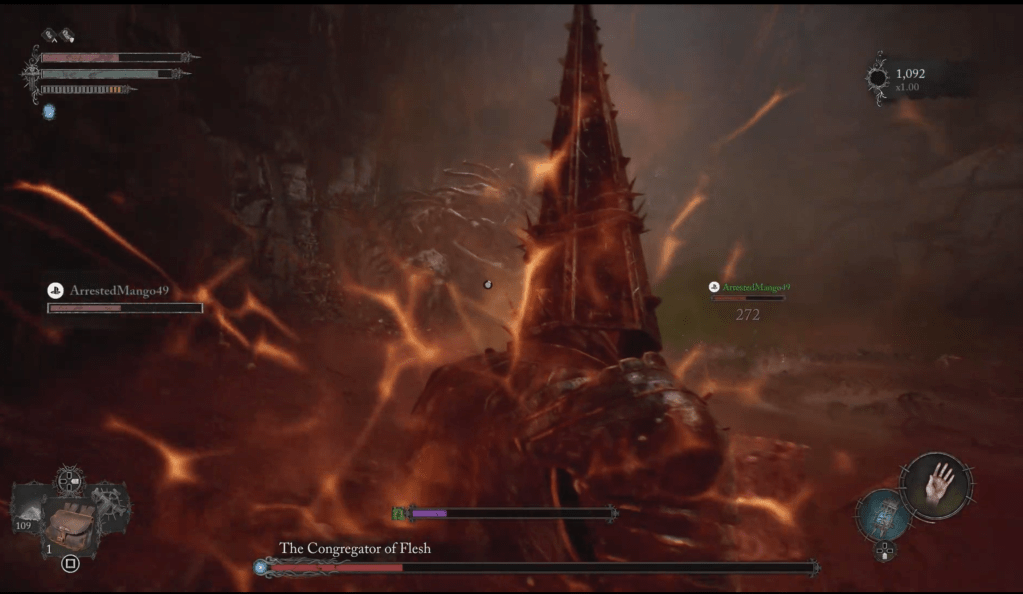Click the shield buff status icon

pos(66,35)
